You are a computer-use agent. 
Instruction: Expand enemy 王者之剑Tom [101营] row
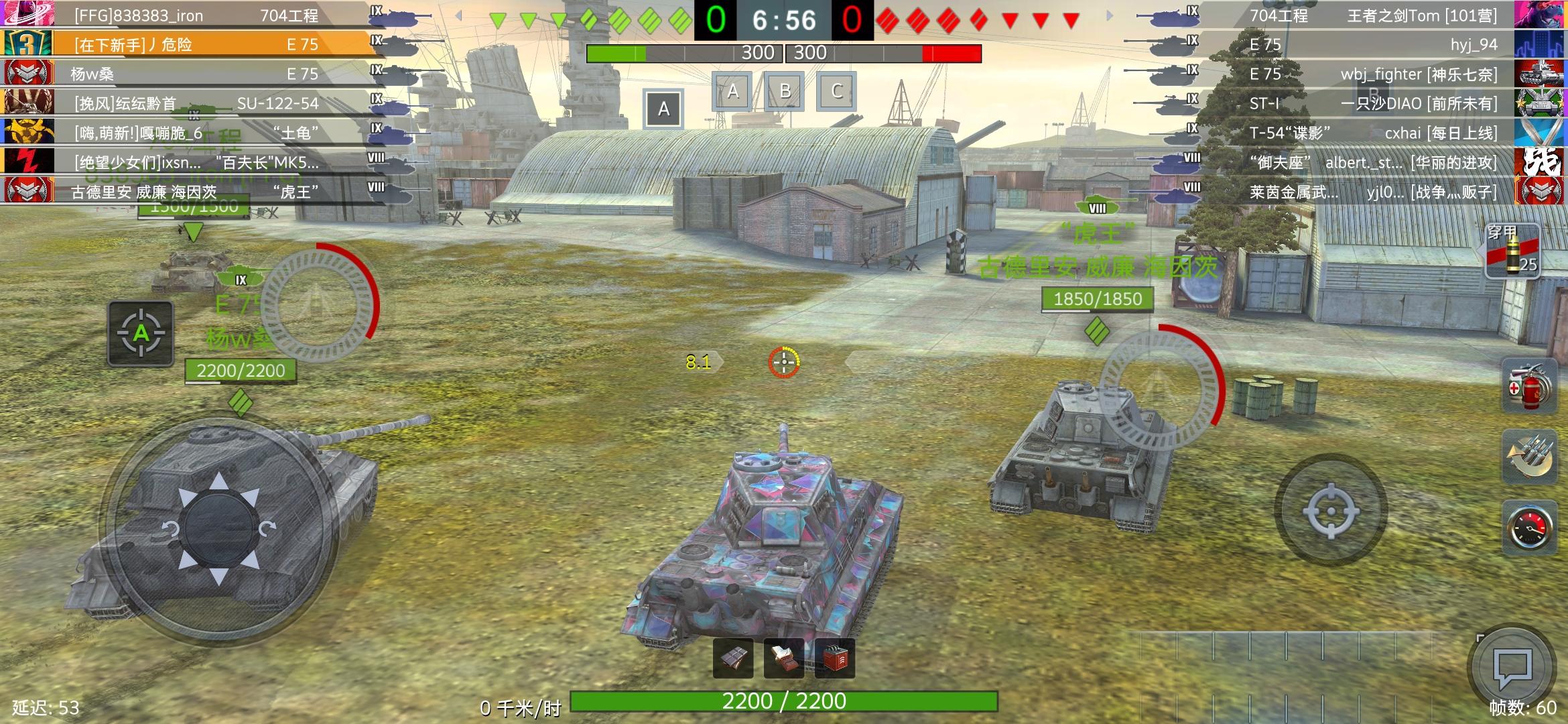pos(1374,15)
